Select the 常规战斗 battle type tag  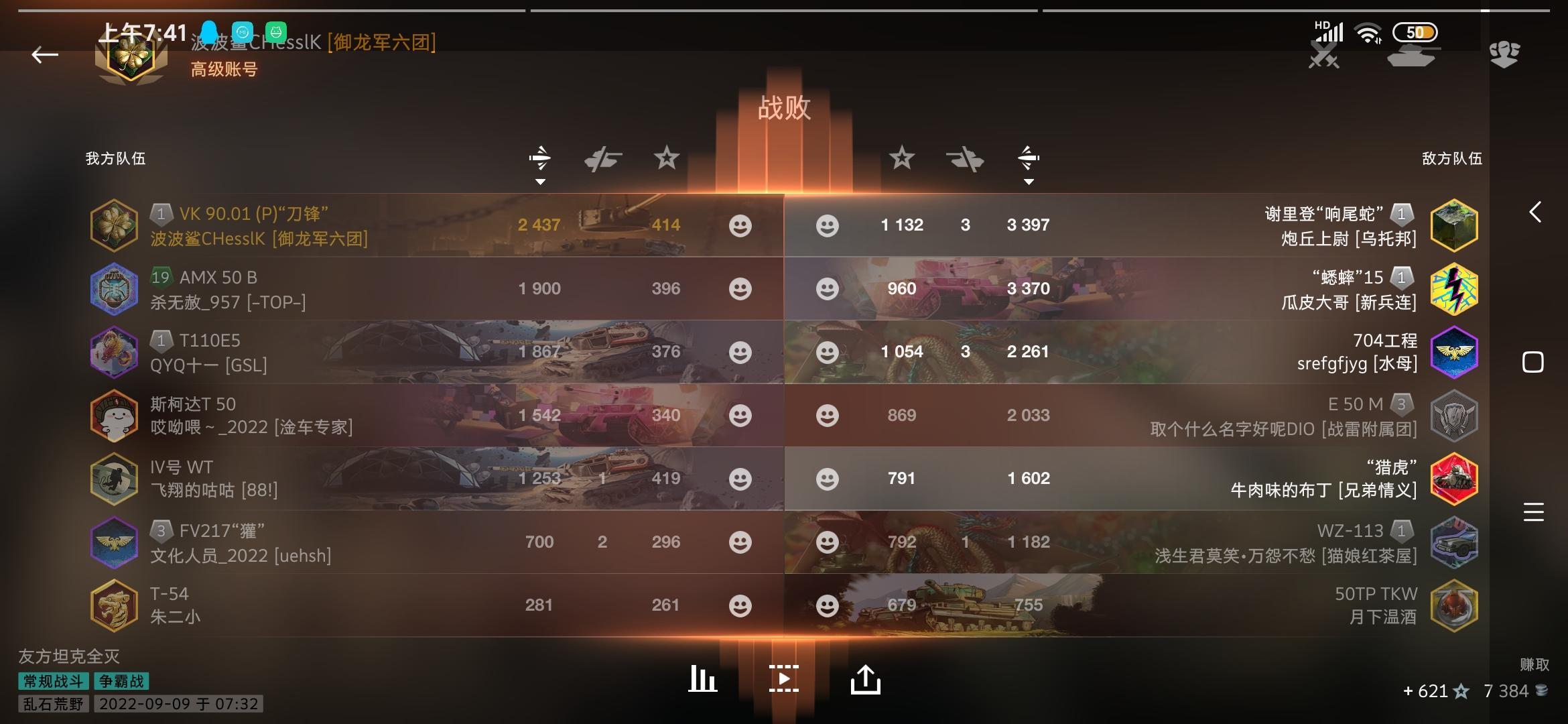coord(52,682)
